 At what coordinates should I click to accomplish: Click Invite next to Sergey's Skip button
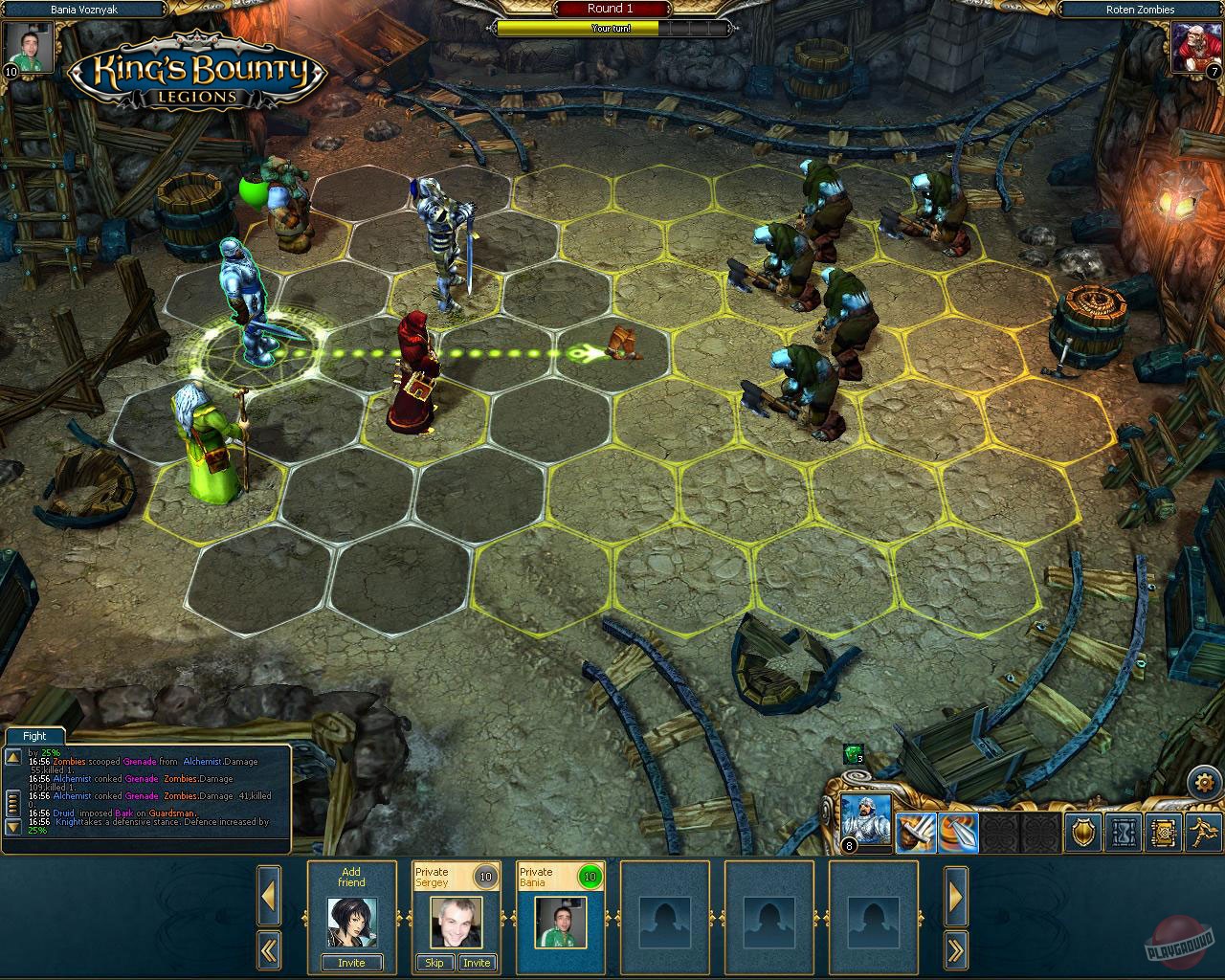[477, 963]
